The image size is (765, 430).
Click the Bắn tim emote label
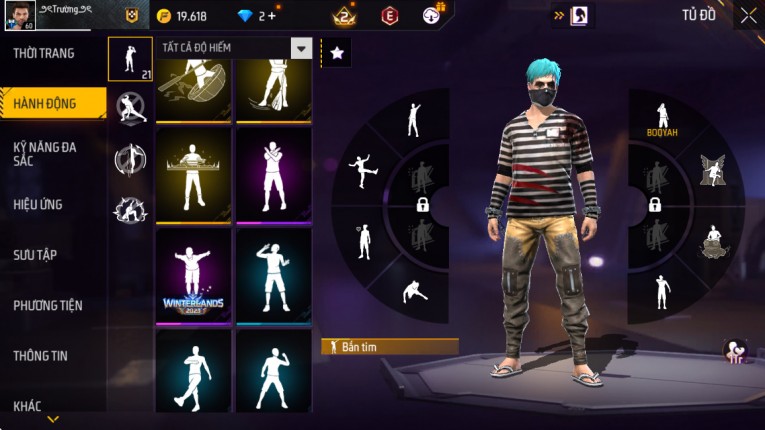click(x=389, y=347)
